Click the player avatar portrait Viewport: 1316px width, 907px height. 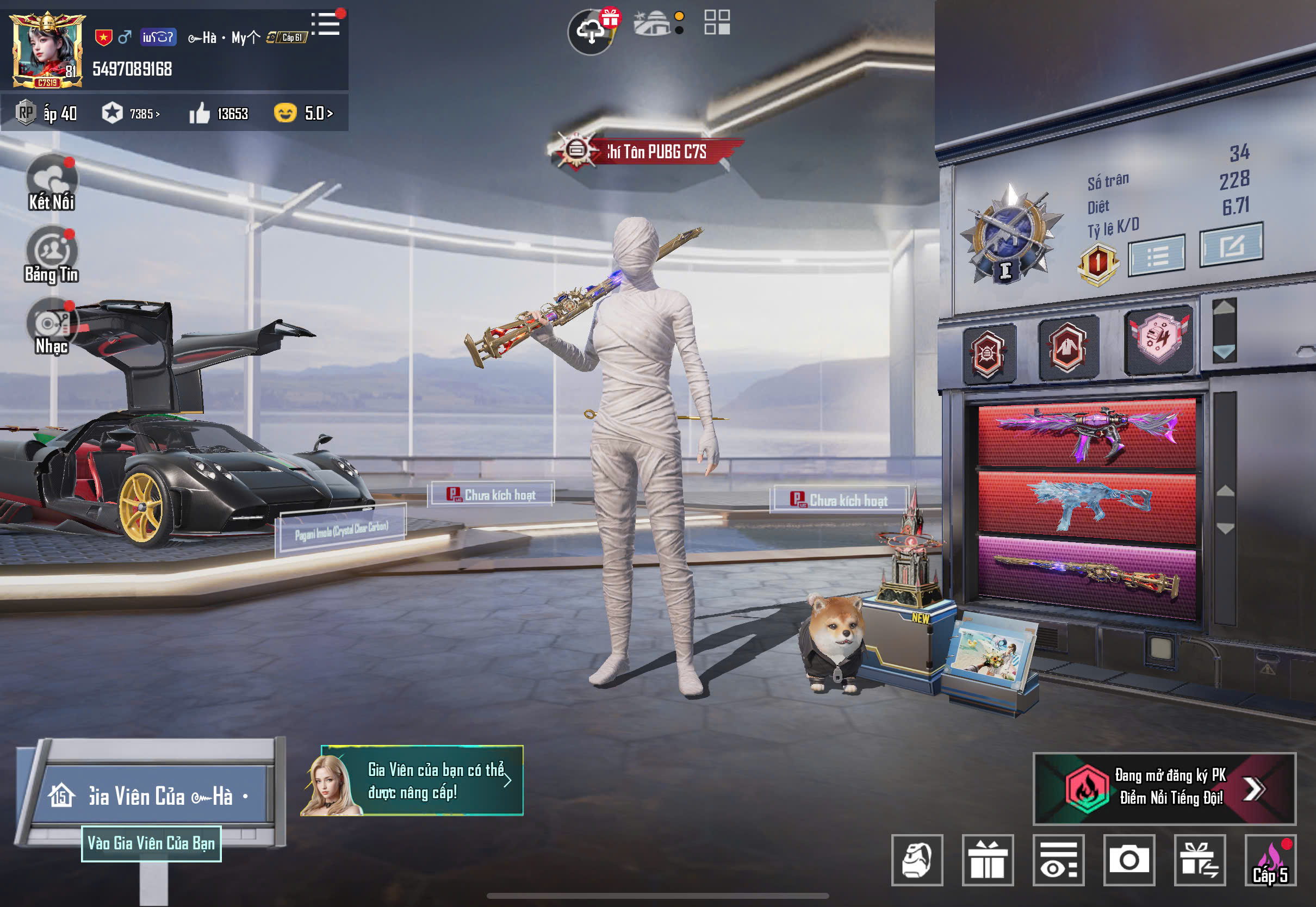[x=47, y=50]
